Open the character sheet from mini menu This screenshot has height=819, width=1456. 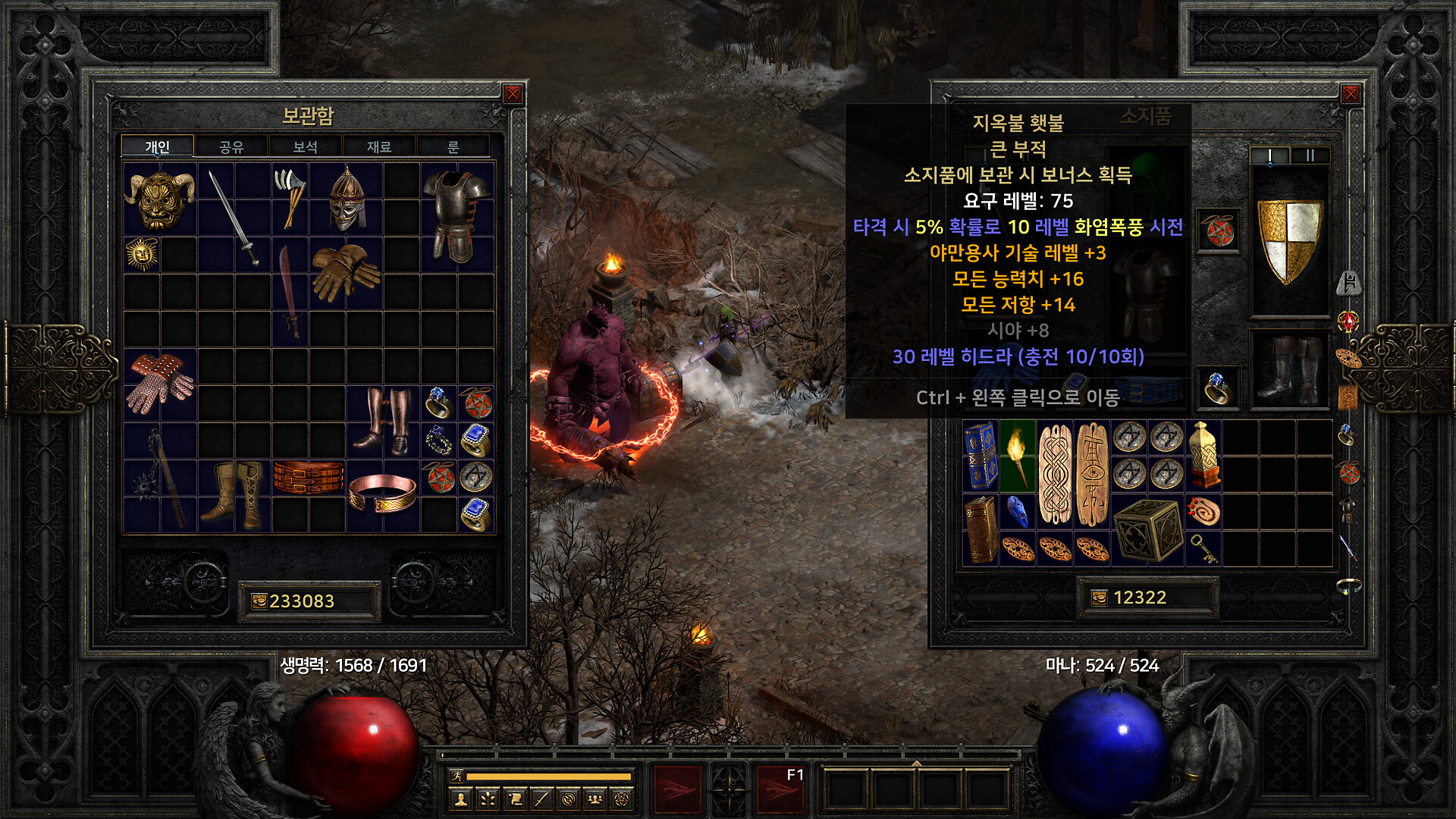tap(461, 799)
